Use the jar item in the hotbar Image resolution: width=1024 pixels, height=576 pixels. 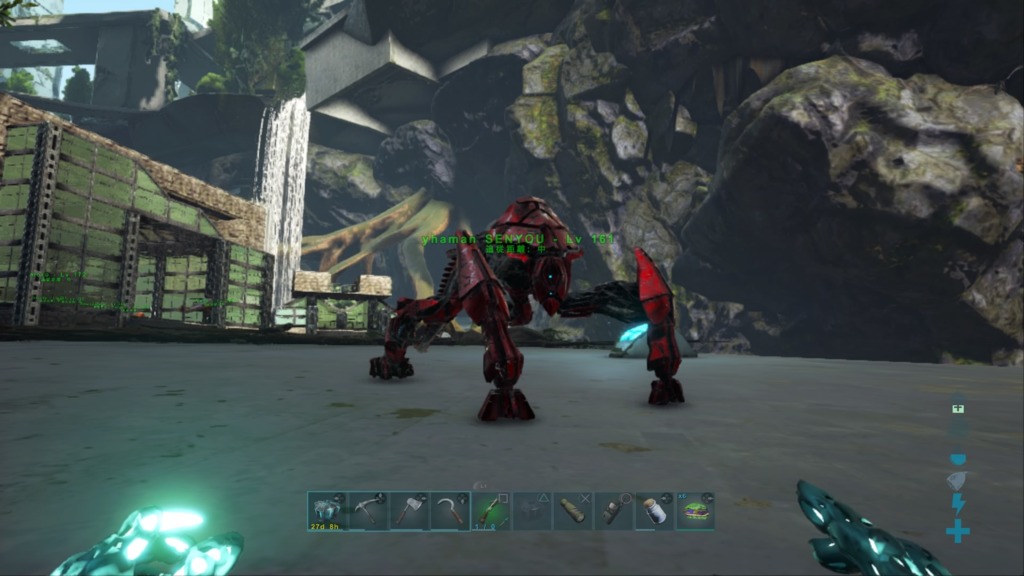pos(655,511)
